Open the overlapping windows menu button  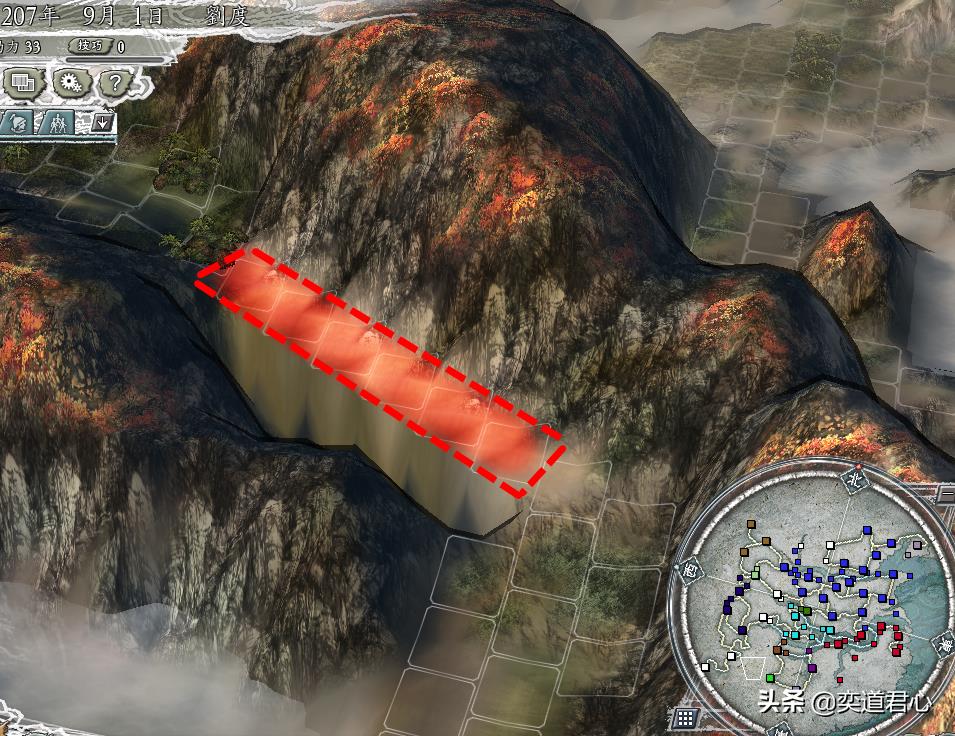point(24,83)
